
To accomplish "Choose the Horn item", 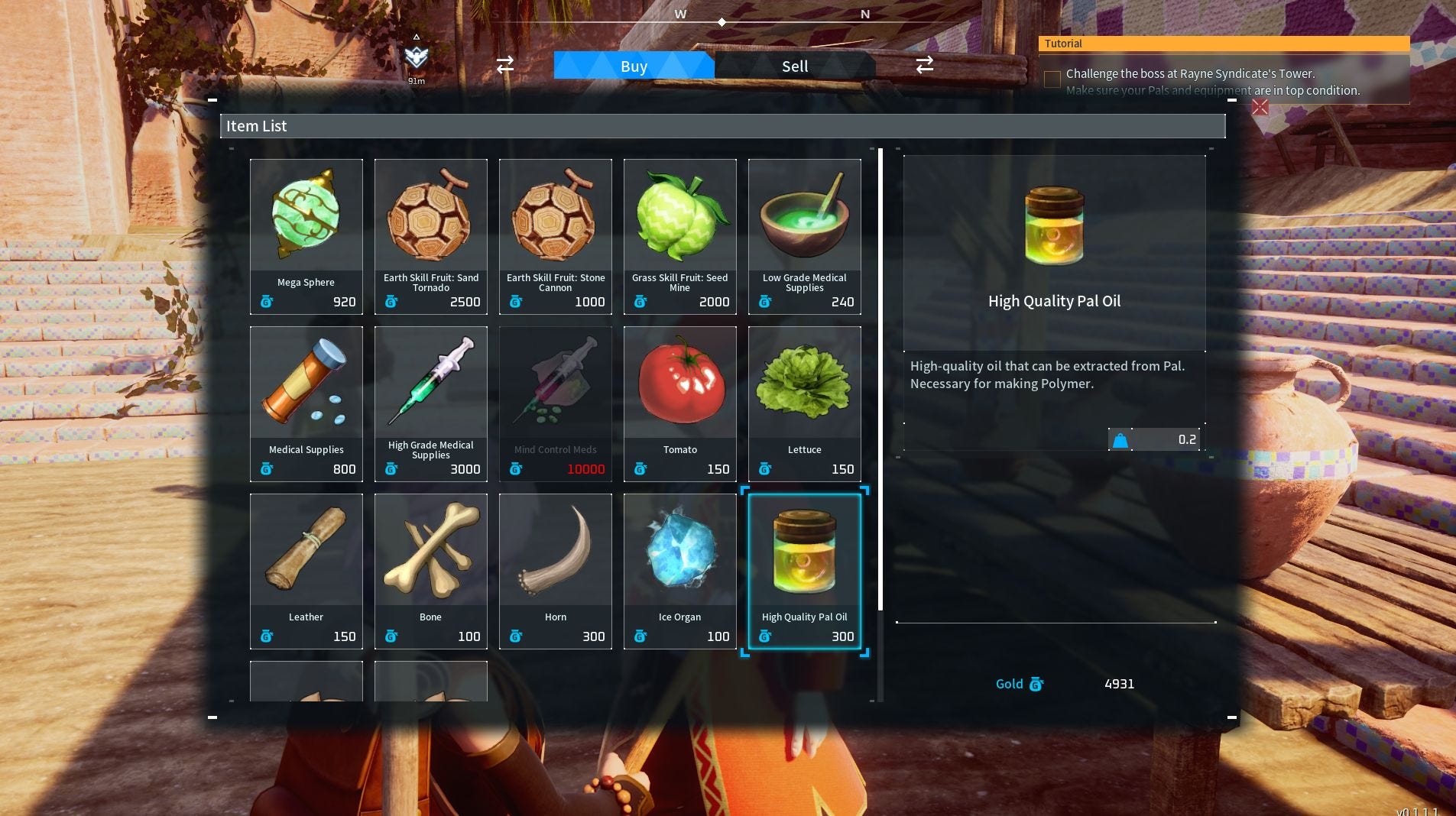I will [x=555, y=571].
